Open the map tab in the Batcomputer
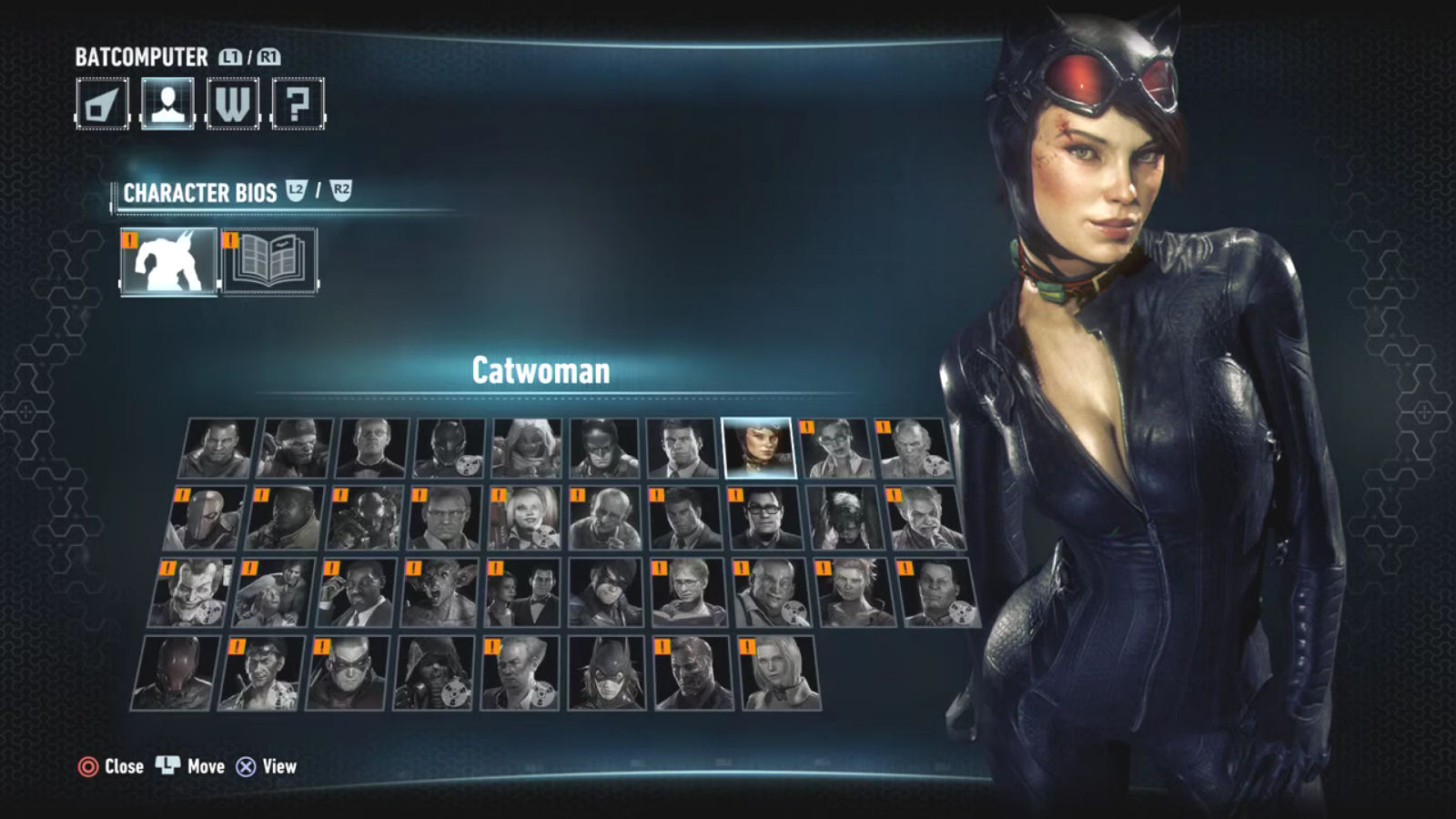 [102, 104]
